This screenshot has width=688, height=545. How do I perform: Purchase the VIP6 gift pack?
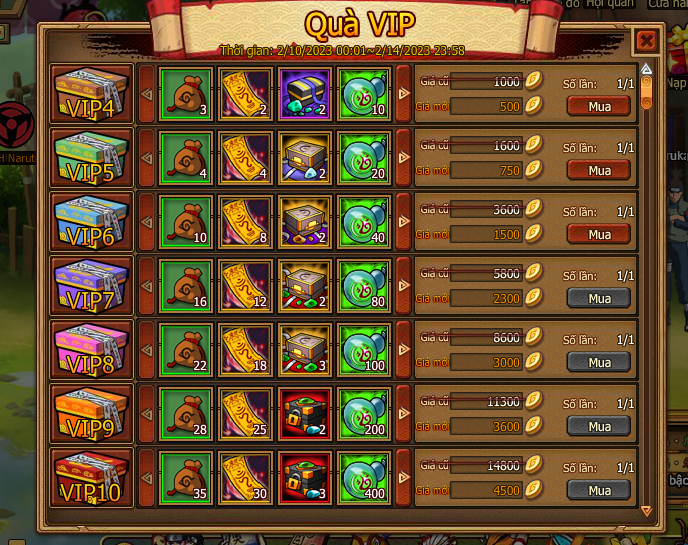coord(599,234)
